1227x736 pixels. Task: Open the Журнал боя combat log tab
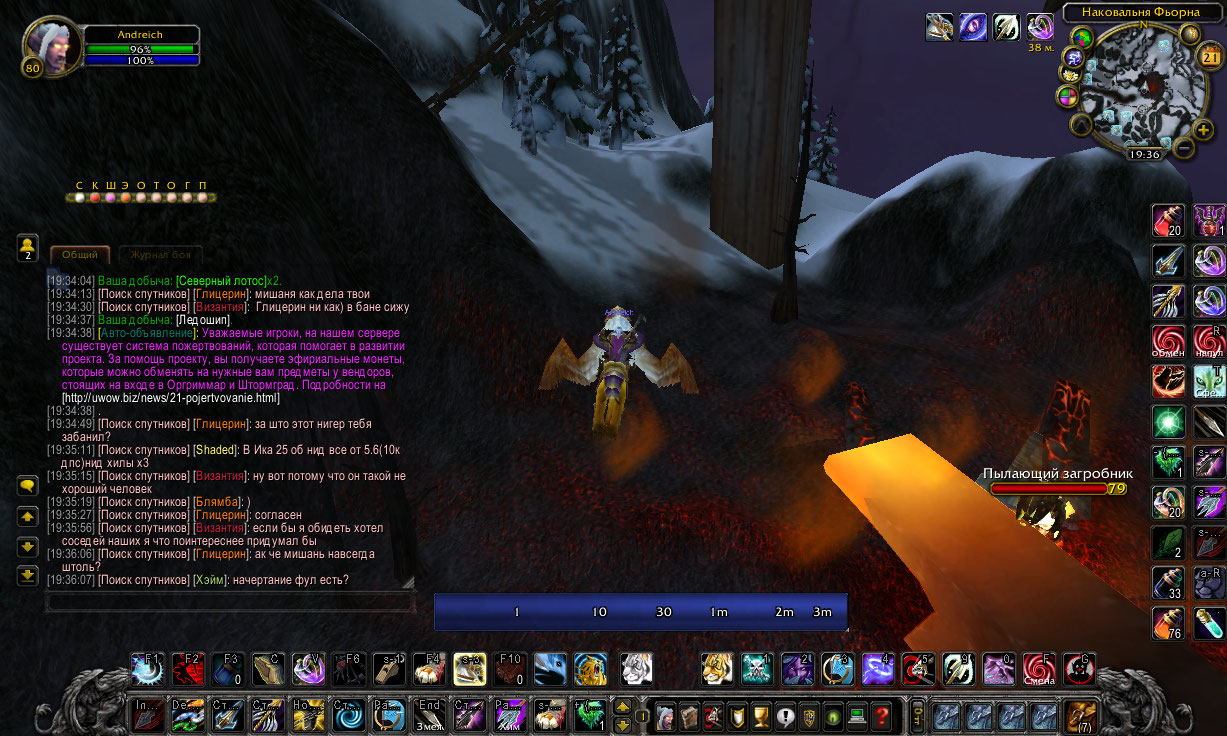[160, 255]
